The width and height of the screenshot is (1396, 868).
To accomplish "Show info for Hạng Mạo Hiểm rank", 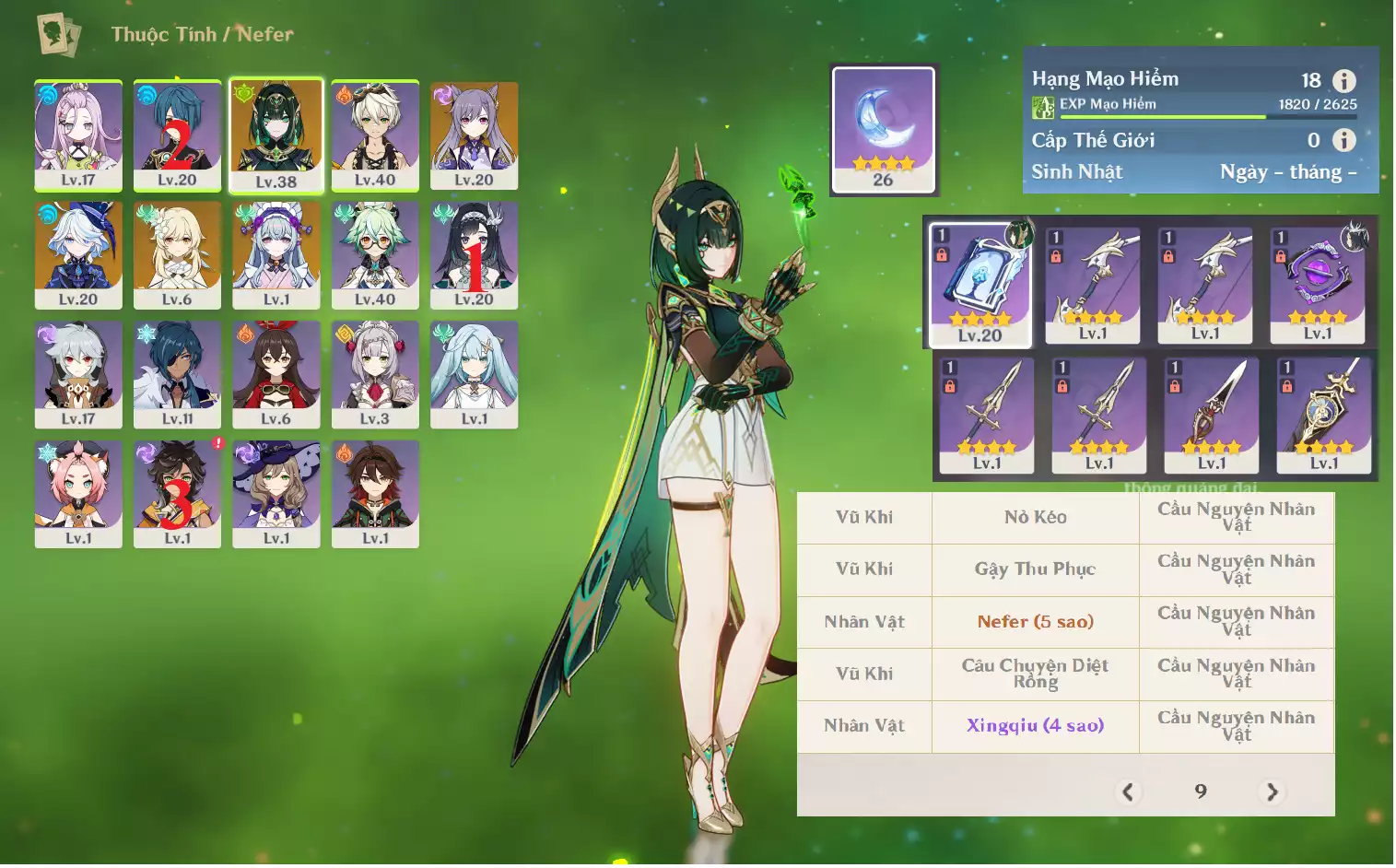I will [1344, 81].
